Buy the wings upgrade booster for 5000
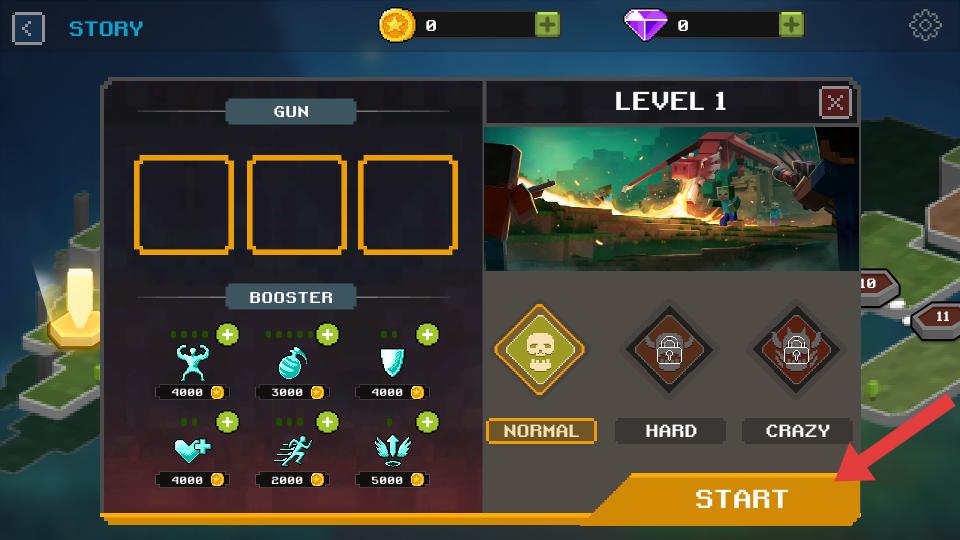 point(427,422)
